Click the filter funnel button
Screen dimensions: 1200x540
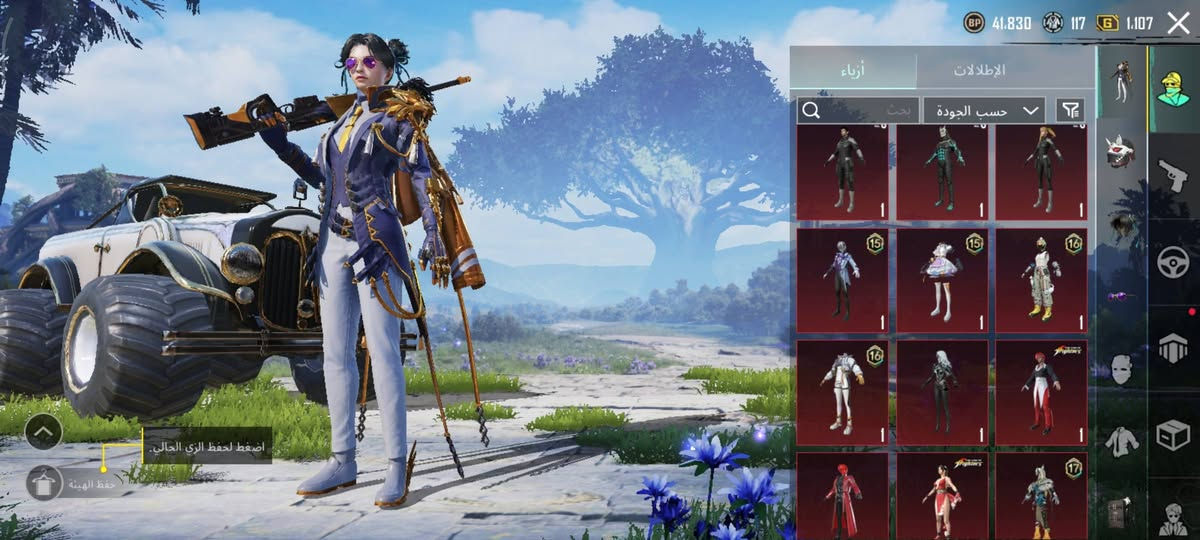pos(1070,110)
